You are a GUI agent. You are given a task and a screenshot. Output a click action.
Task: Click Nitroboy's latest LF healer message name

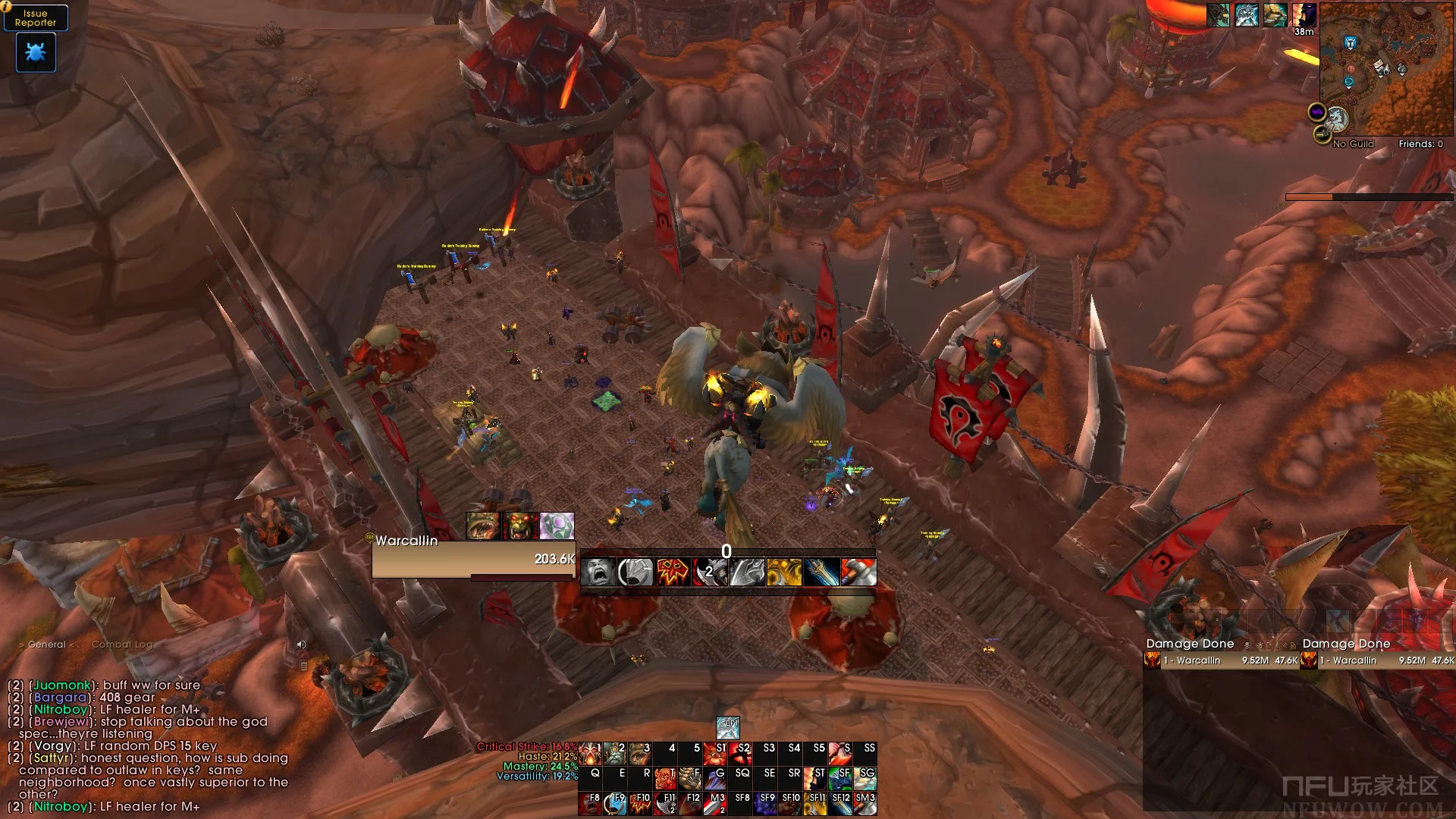[61, 807]
